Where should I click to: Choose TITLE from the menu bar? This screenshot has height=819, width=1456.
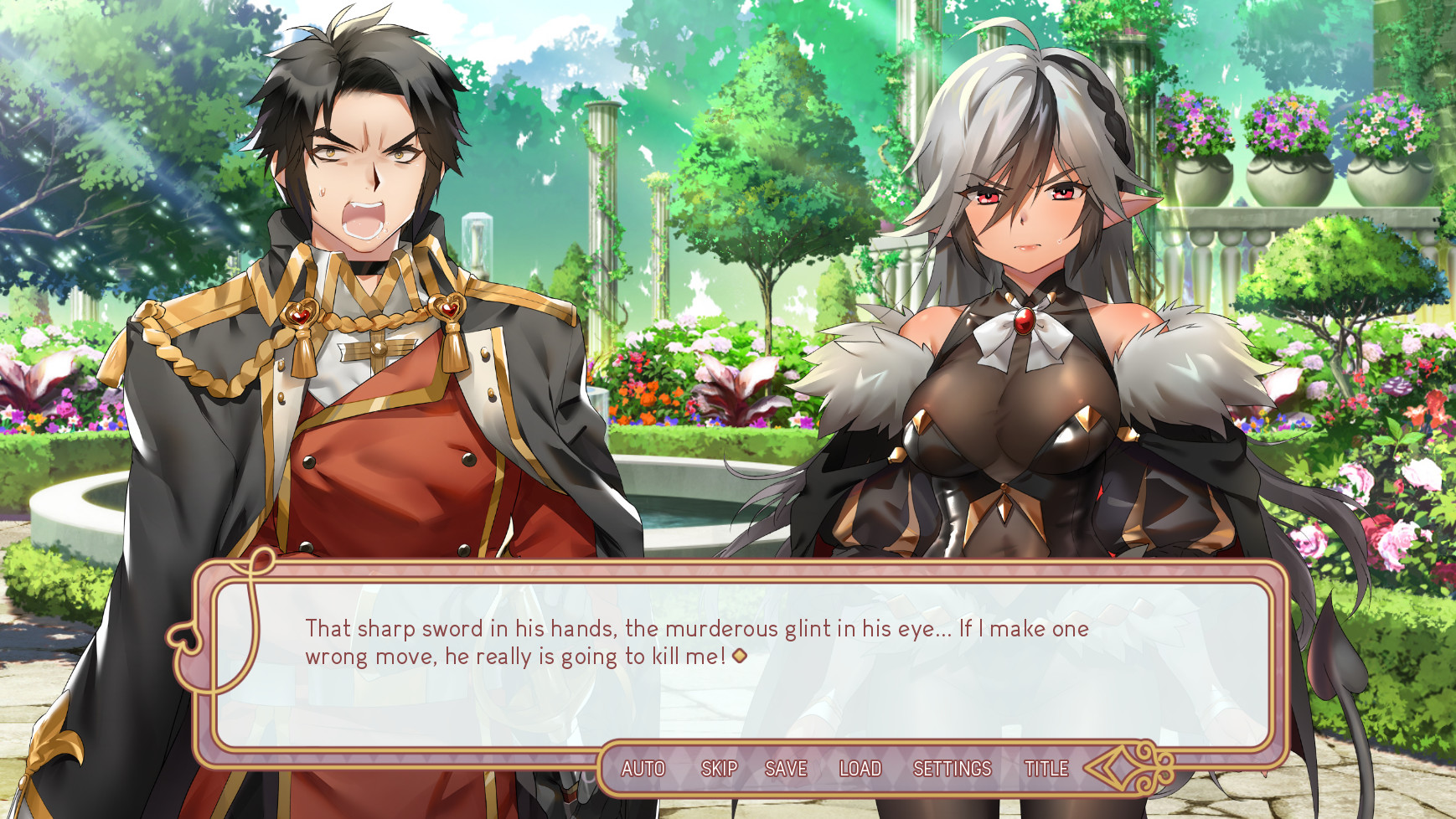(x=1046, y=768)
